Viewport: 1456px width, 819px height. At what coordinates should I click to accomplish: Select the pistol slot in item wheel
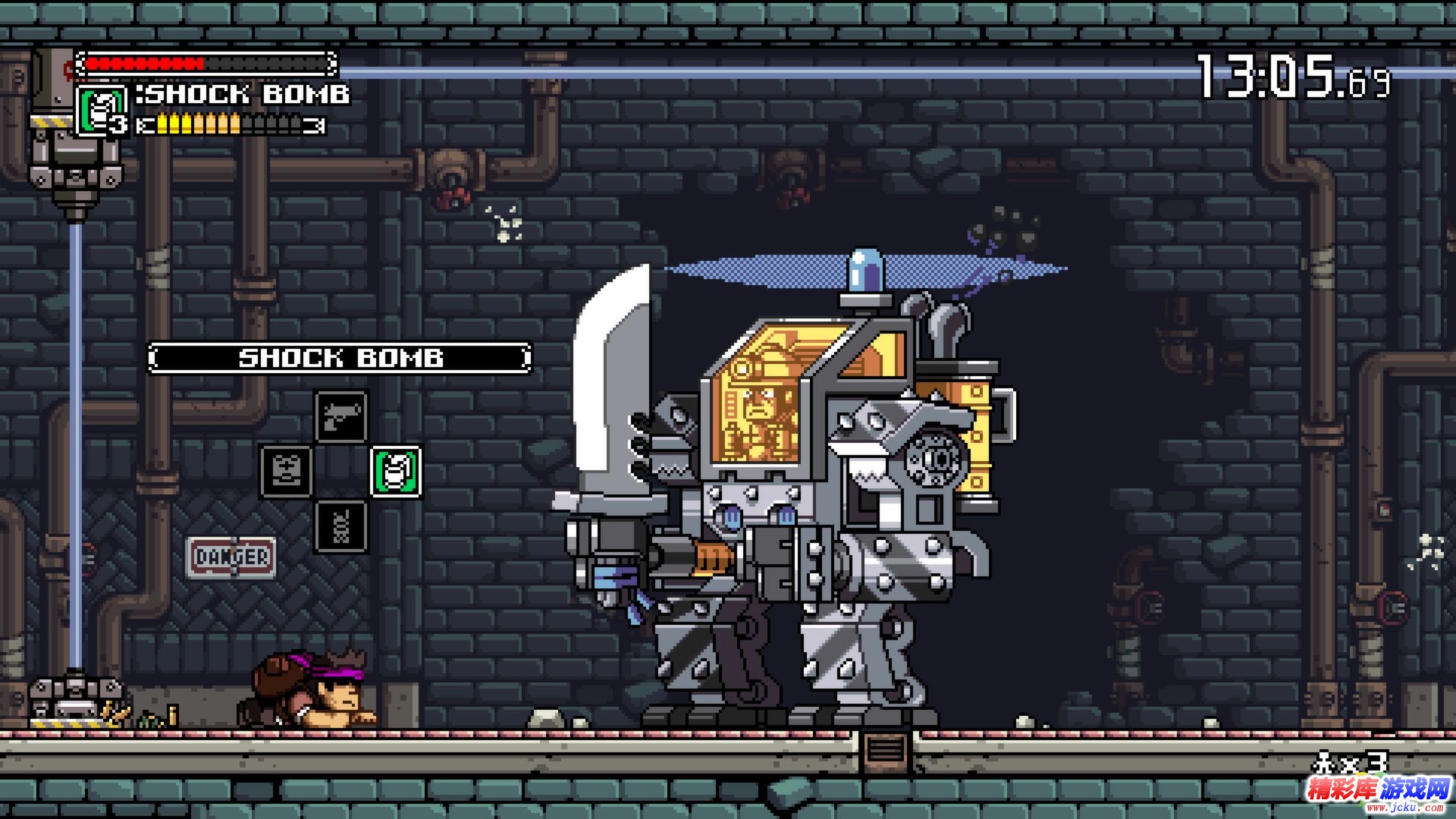click(x=340, y=416)
